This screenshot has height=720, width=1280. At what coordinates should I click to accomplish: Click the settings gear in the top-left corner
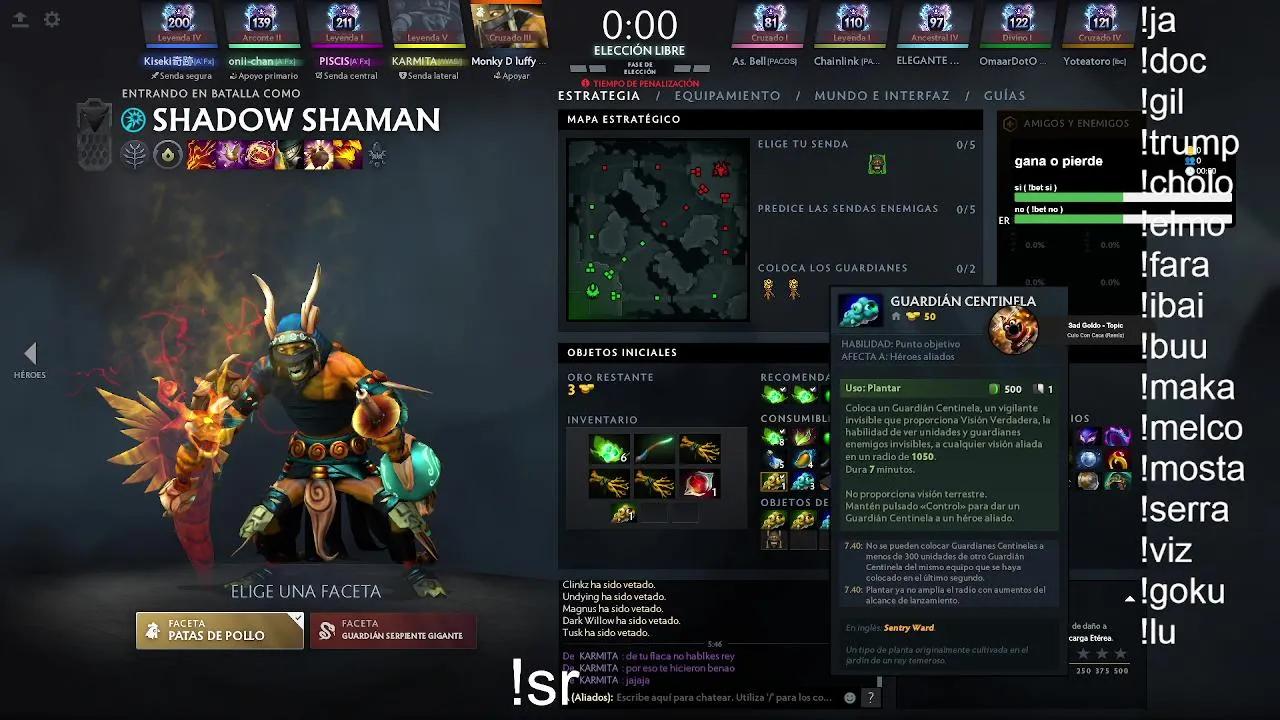tap(52, 19)
